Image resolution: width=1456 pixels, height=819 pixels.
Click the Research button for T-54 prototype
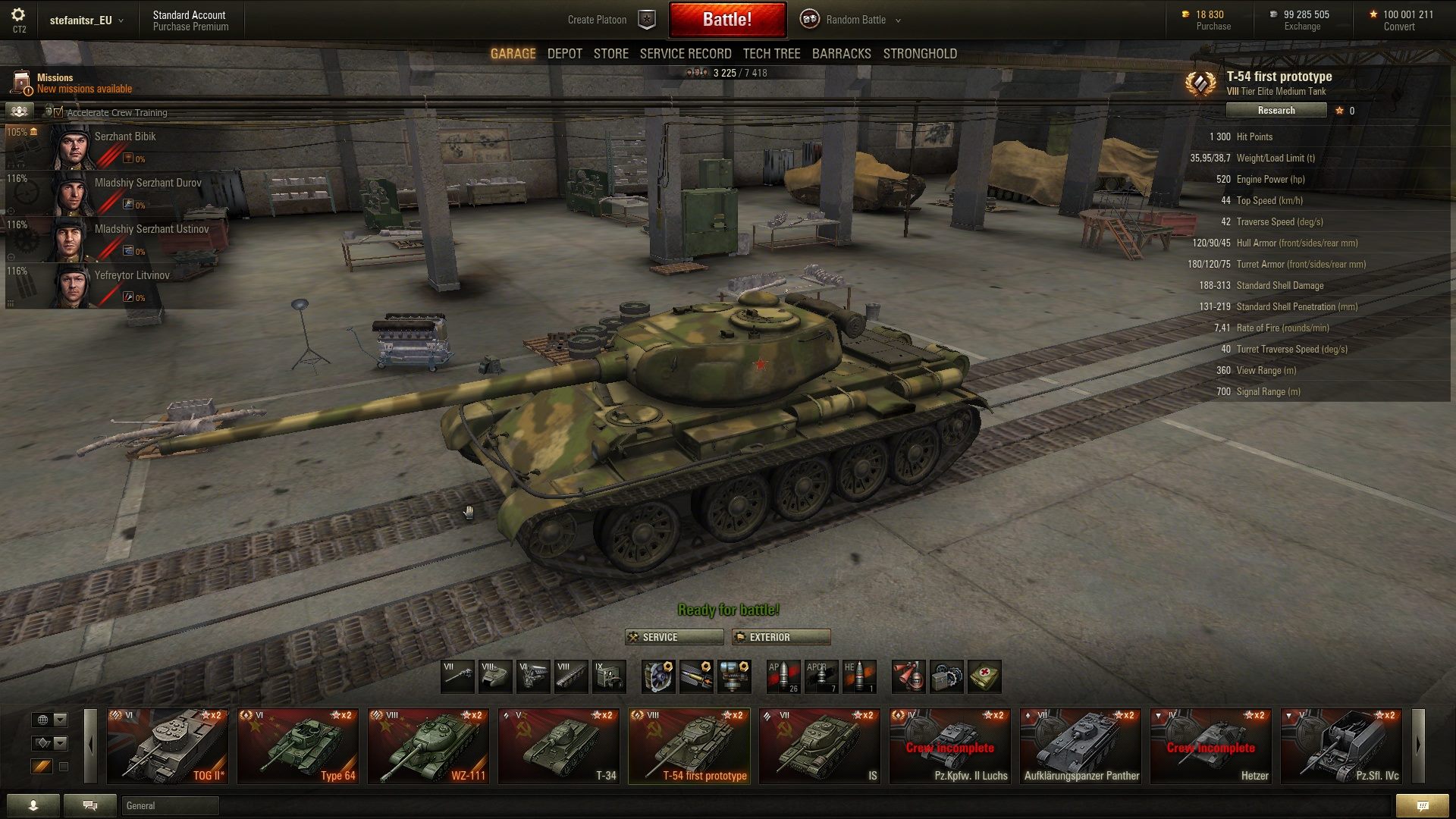point(1276,111)
